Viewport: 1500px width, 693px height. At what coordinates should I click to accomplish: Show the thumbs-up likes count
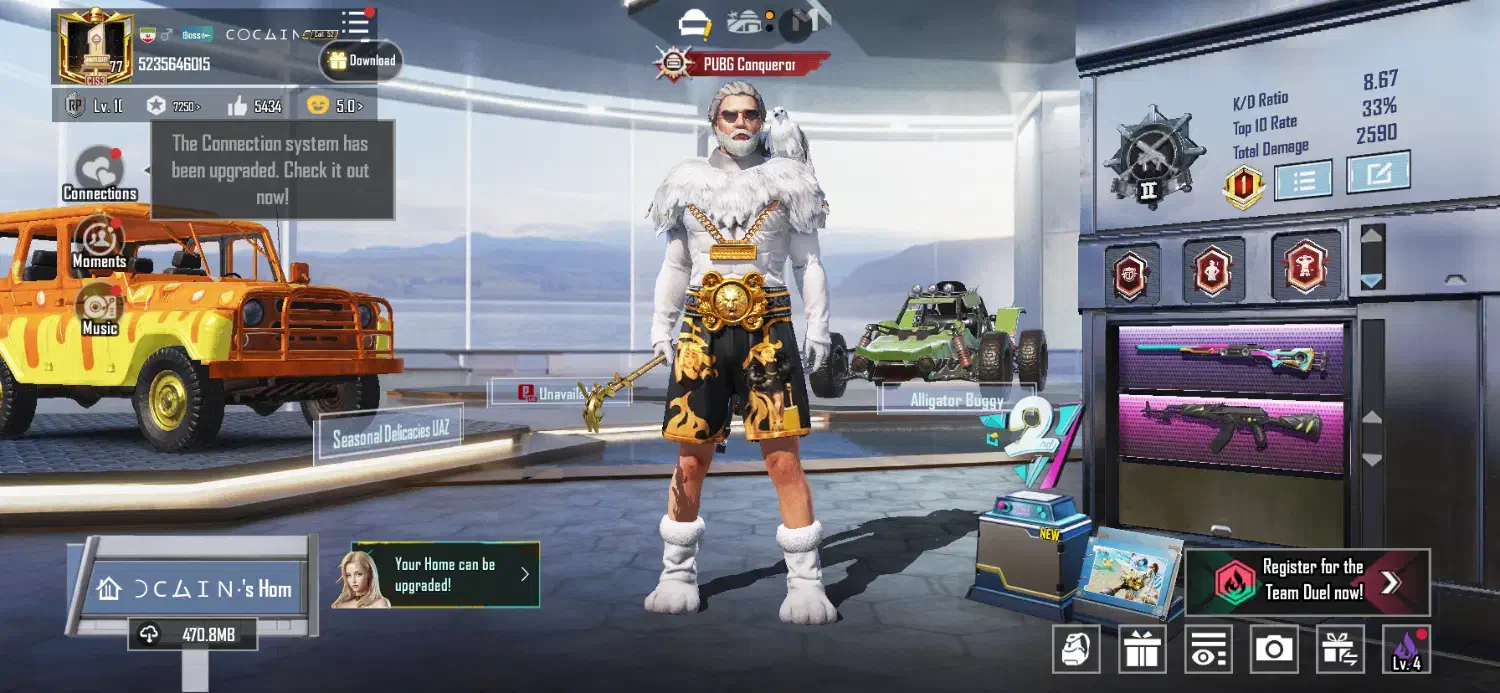254,105
